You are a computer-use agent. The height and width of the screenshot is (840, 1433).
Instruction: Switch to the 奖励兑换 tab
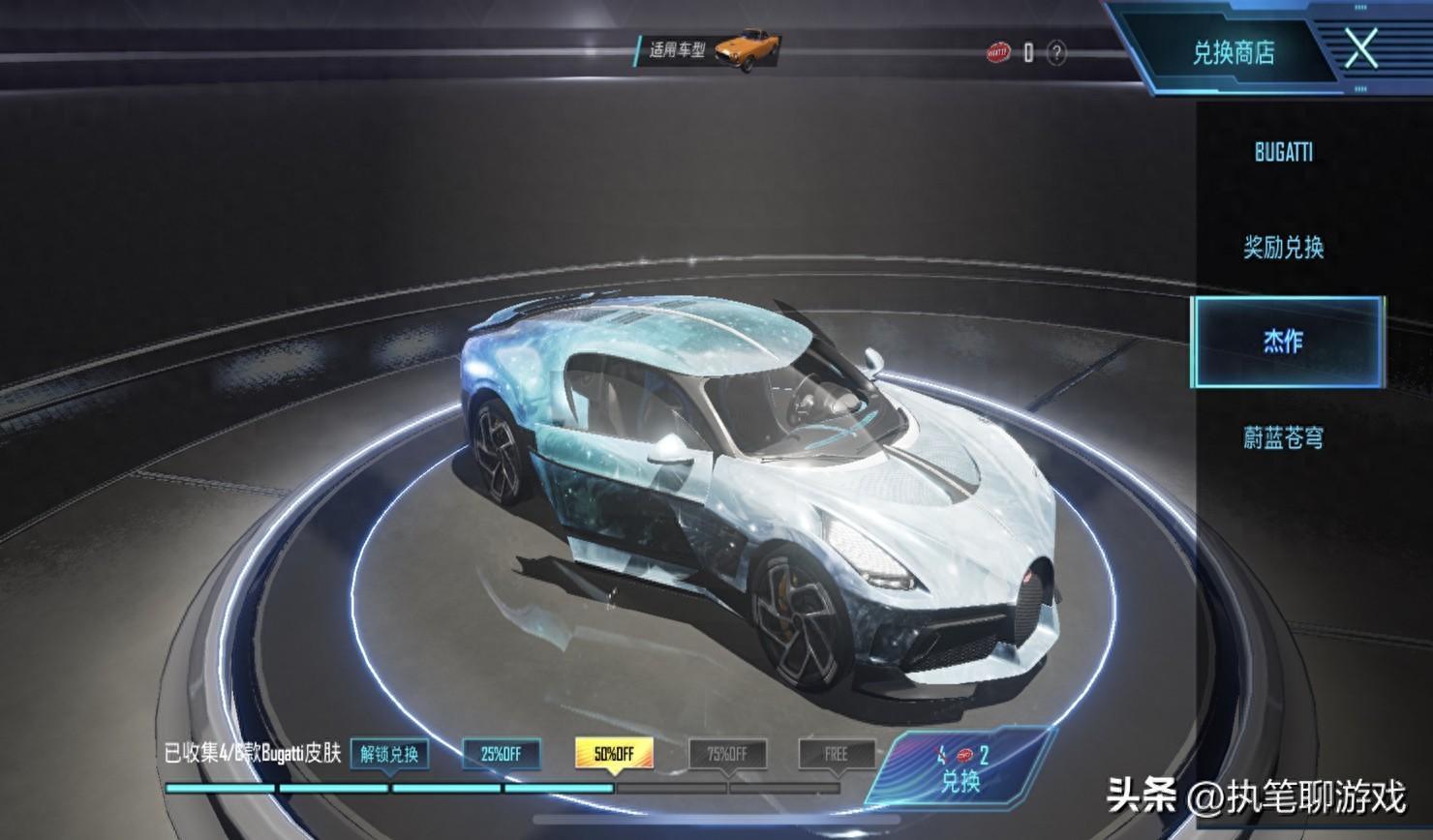(x=1283, y=248)
